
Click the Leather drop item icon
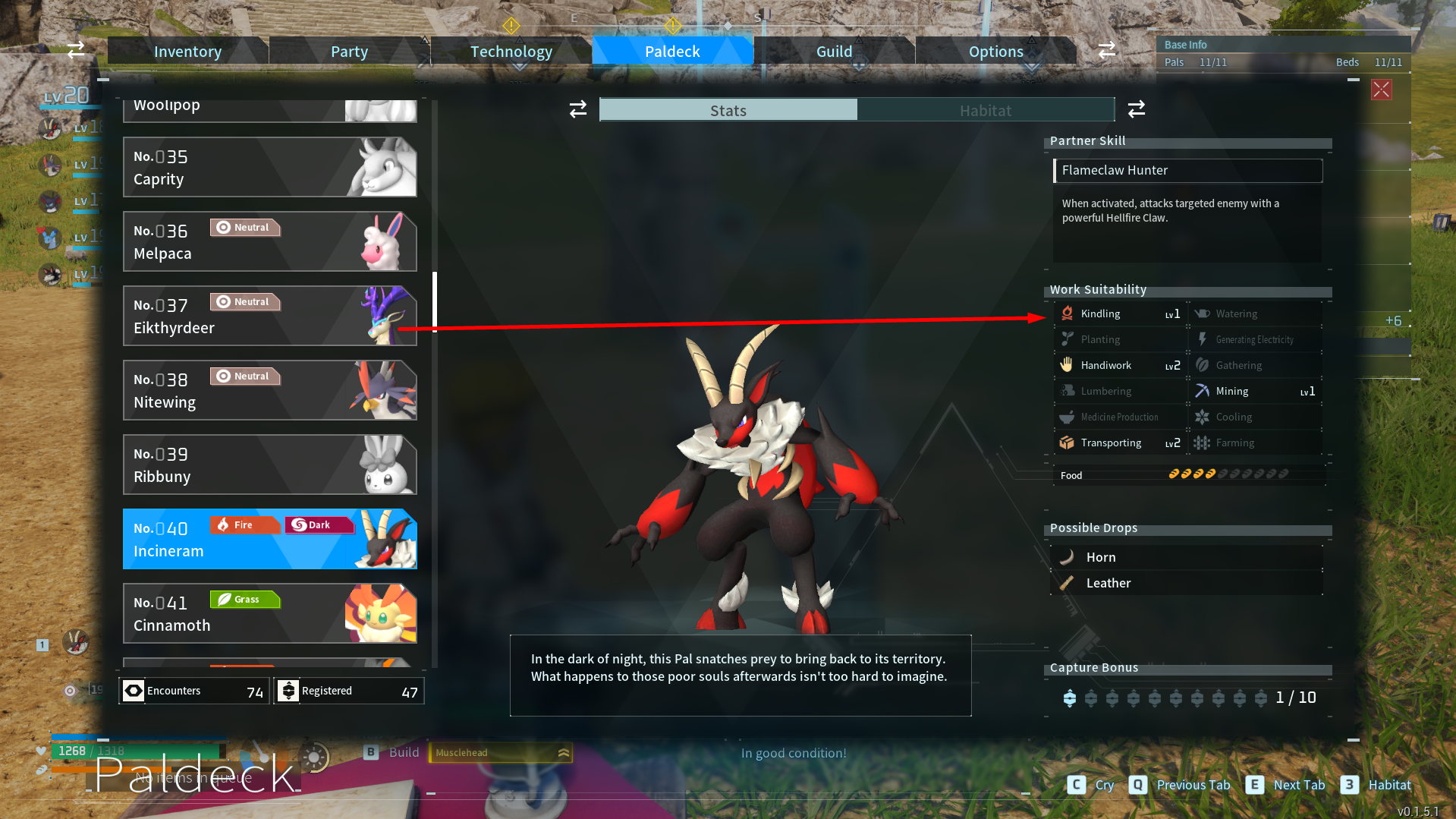pyautogui.click(x=1068, y=583)
